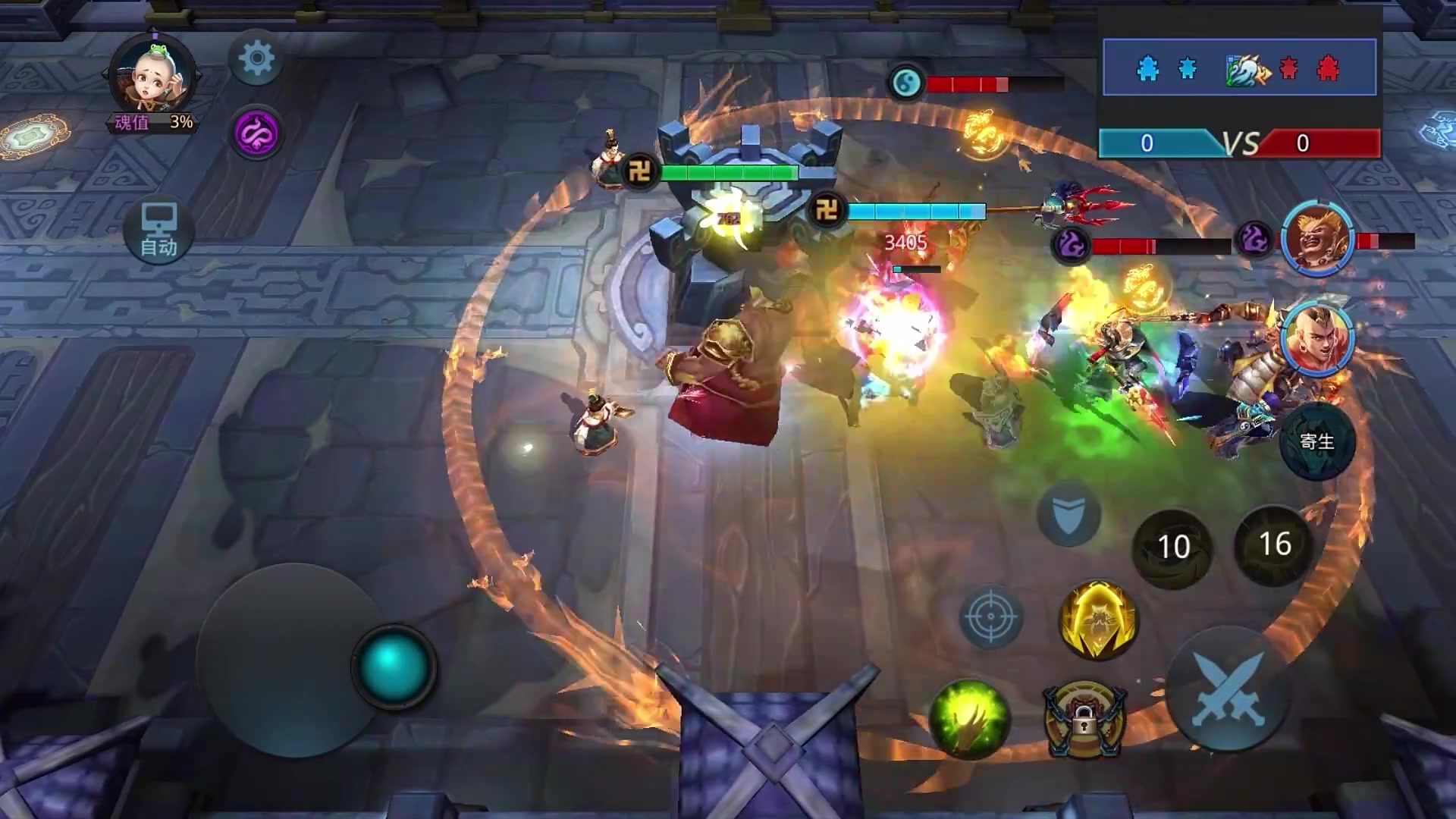This screenshot has width=1456, height=819.
Task: Select the baby monk player portrait
Action: pos(154,77)
